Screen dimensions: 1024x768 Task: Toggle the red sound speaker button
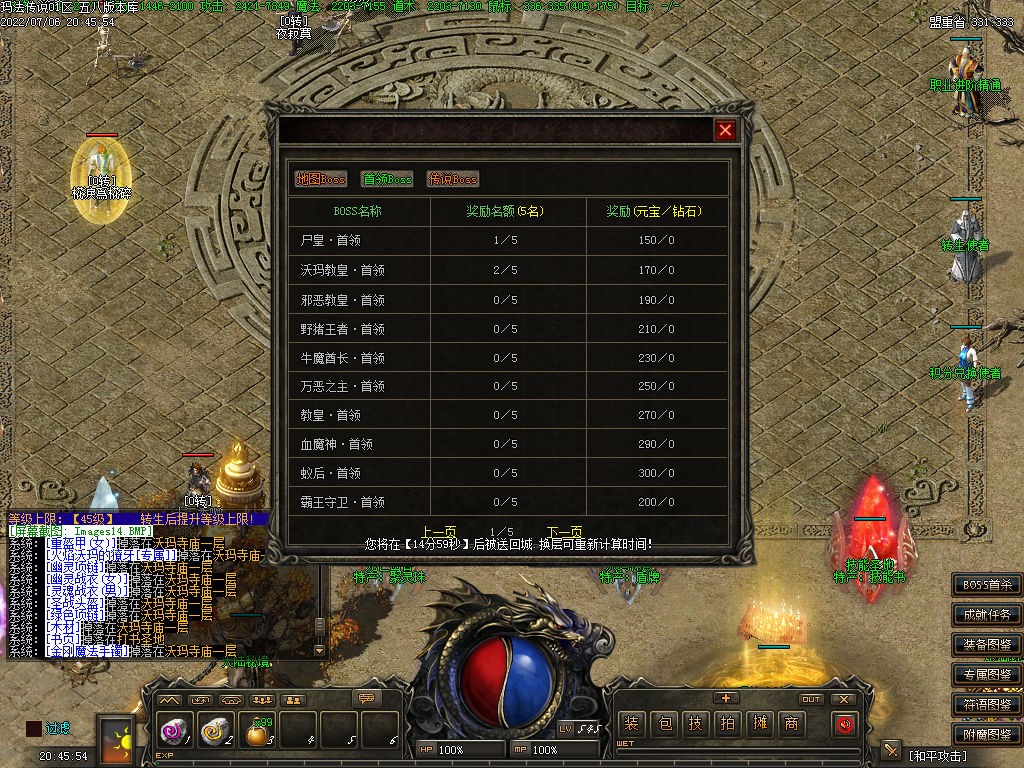click(845, 724)
